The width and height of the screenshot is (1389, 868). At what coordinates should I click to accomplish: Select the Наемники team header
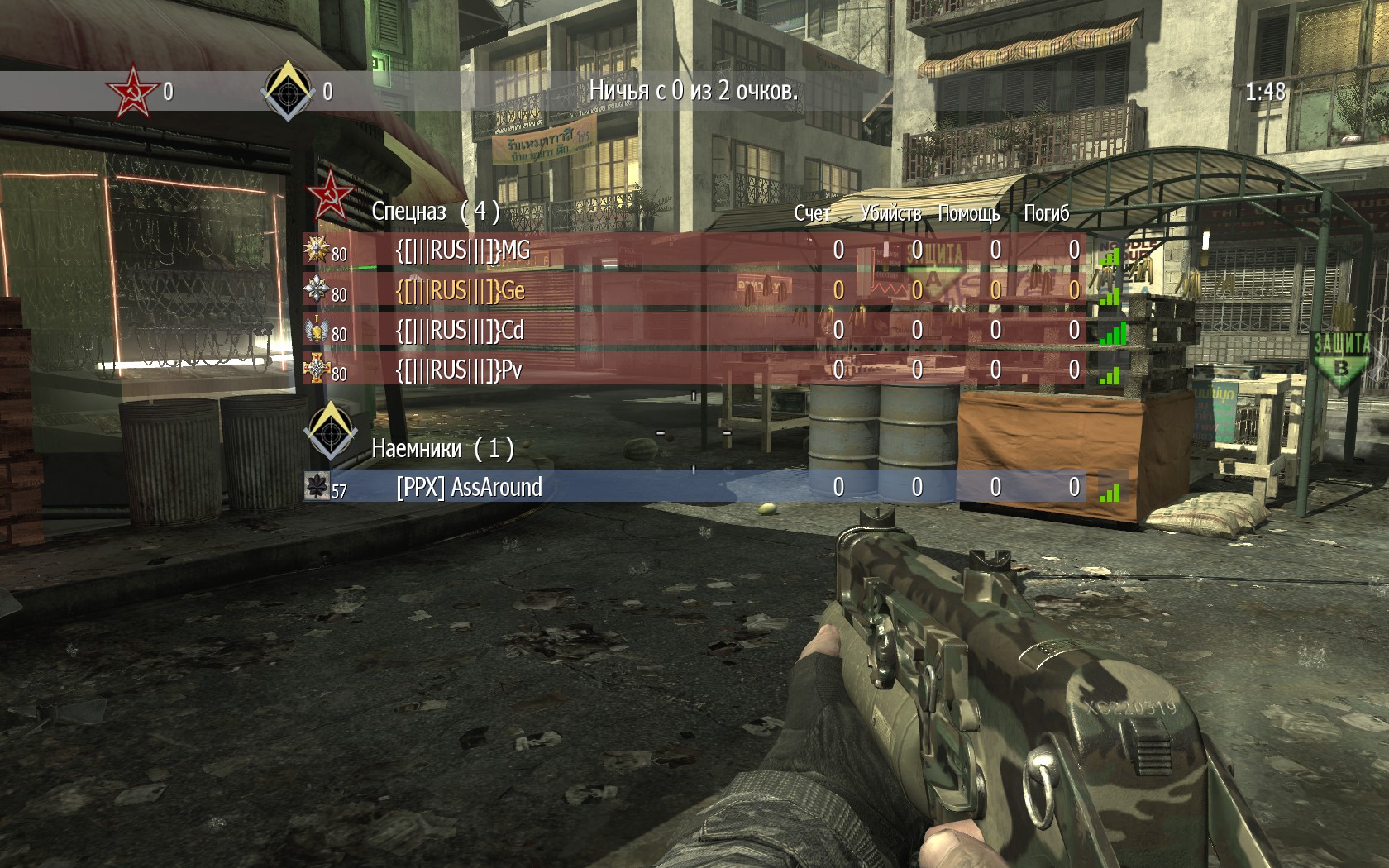tap(442, 448)
